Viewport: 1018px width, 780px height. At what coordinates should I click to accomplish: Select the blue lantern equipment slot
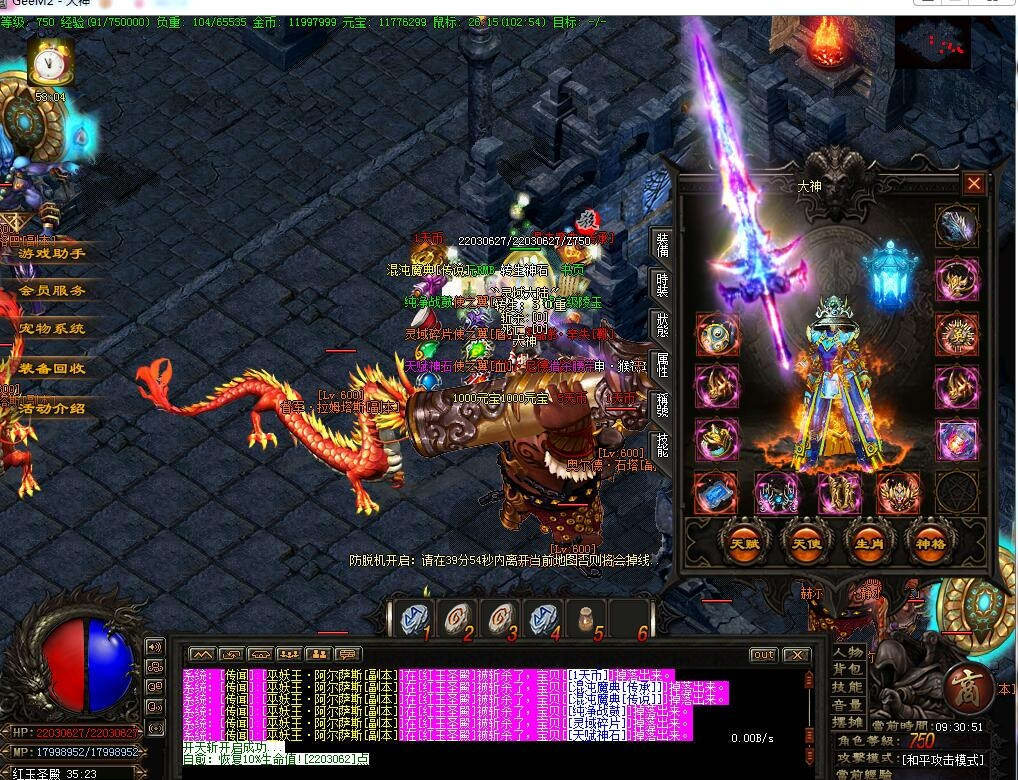tap(885, 272)
